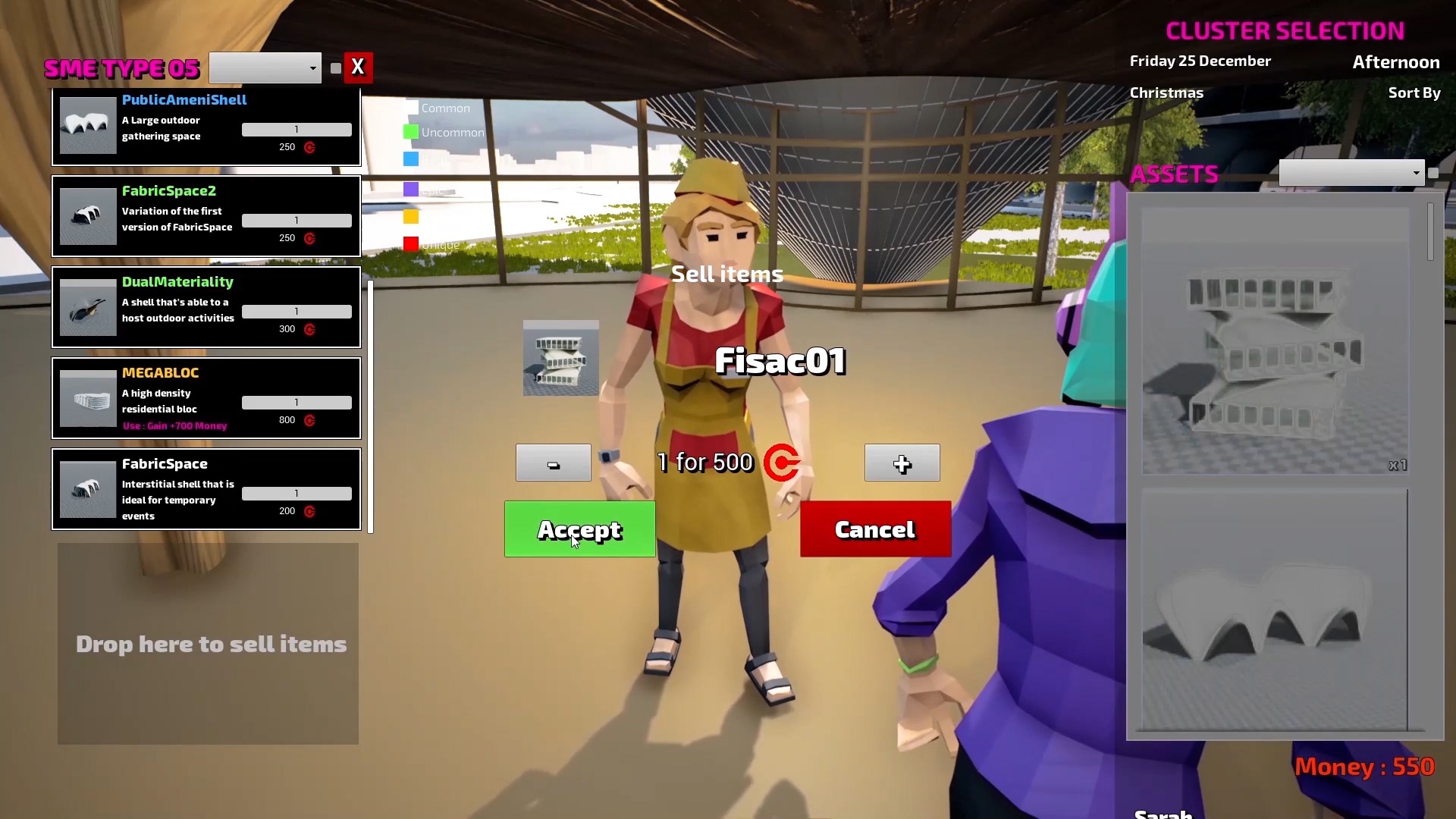1456x819 pixels.
Task: Click the red Unique rarity color swatch
Action: 411,244
